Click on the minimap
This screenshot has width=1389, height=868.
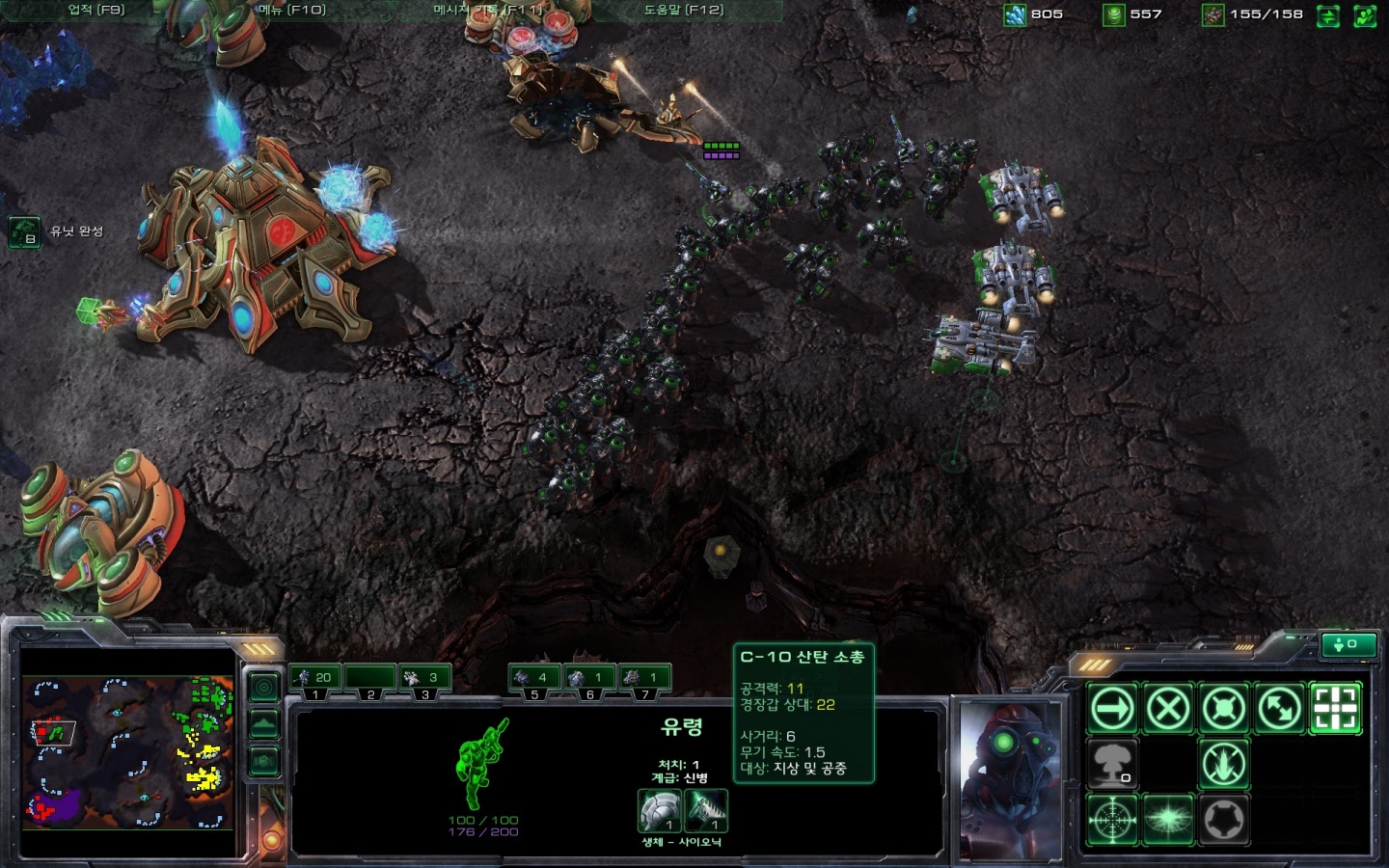click(x=127, y=752)
